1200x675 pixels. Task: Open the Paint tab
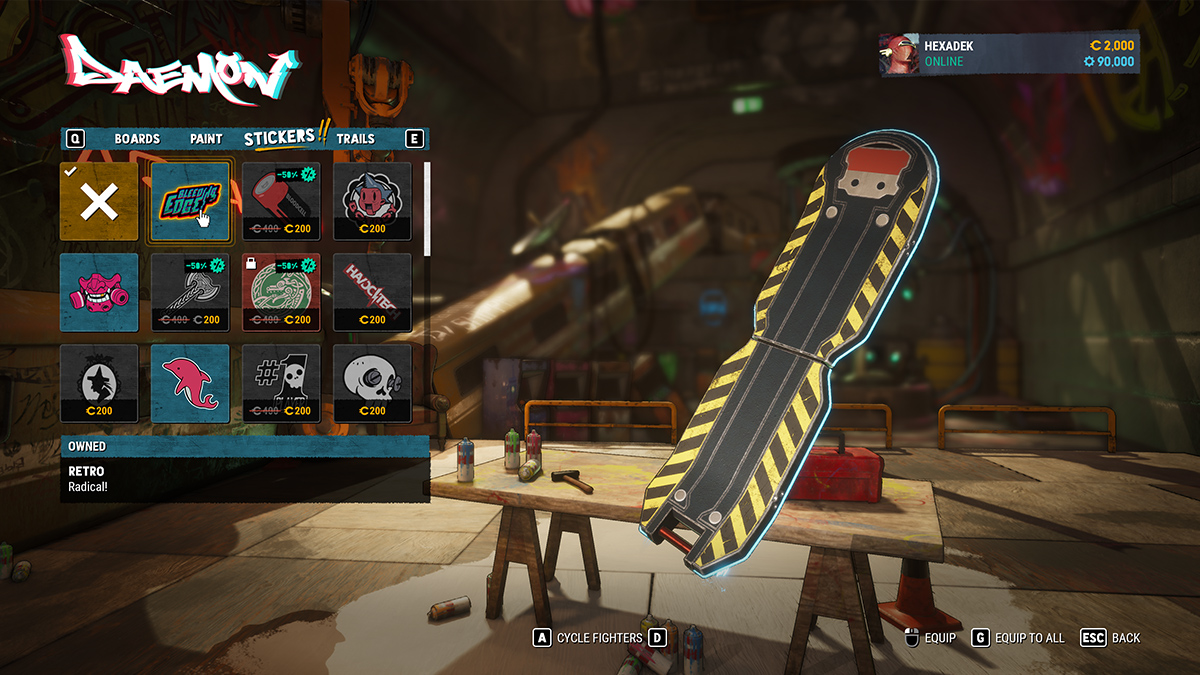pyautogui.click(x=206, y=139)
